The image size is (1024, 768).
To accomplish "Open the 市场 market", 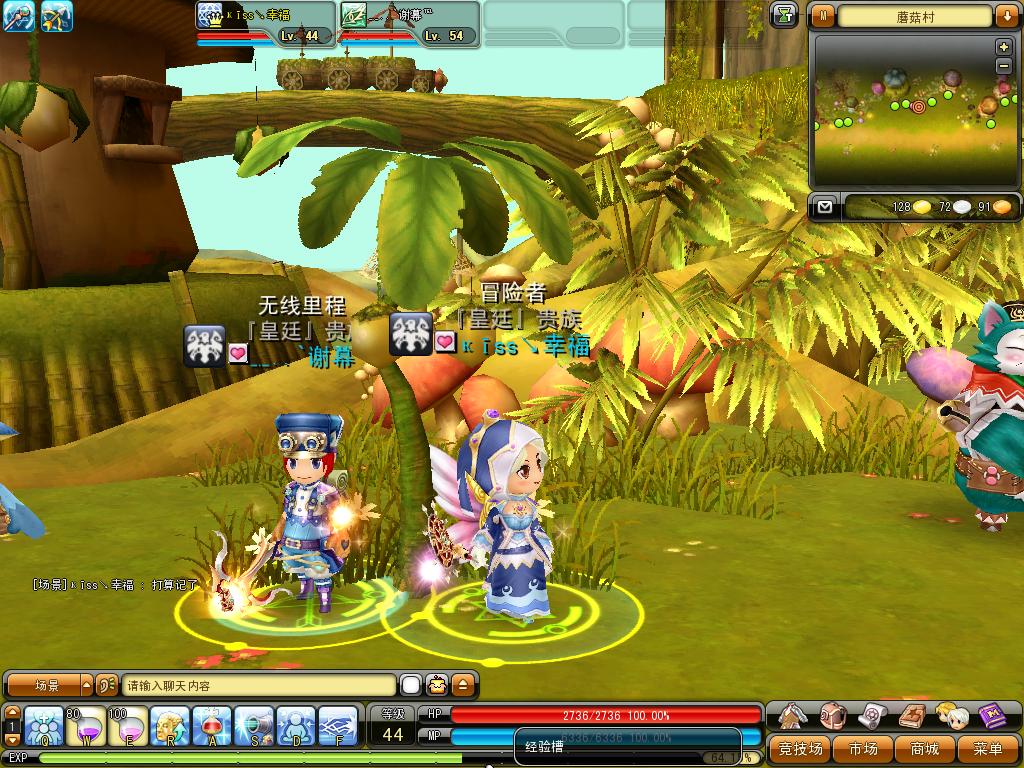I will tap(863, 748).
